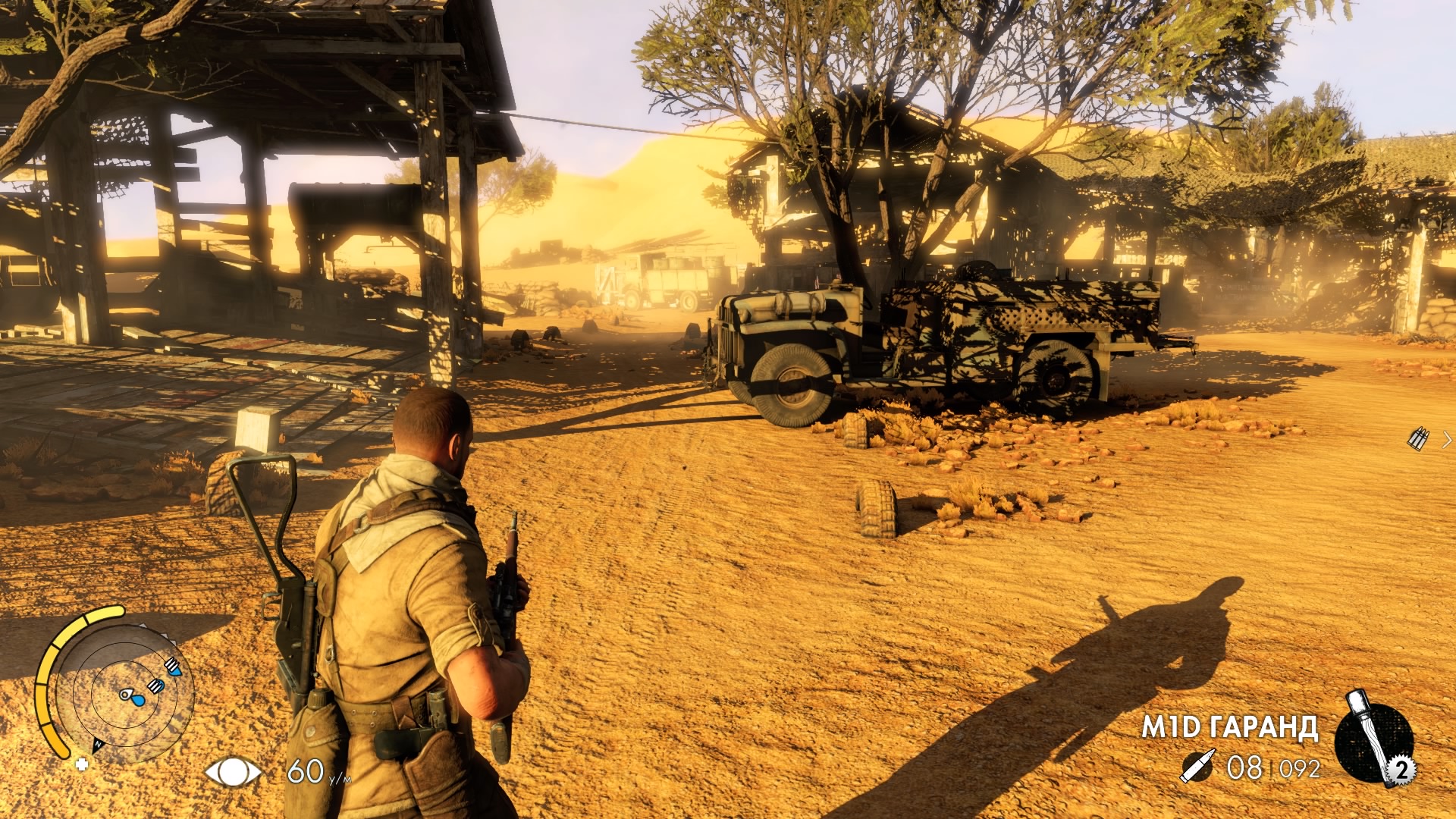Open the ammo selector bullets icon
Viewport: 1456px width, 819px height.
click(1418, 439)
